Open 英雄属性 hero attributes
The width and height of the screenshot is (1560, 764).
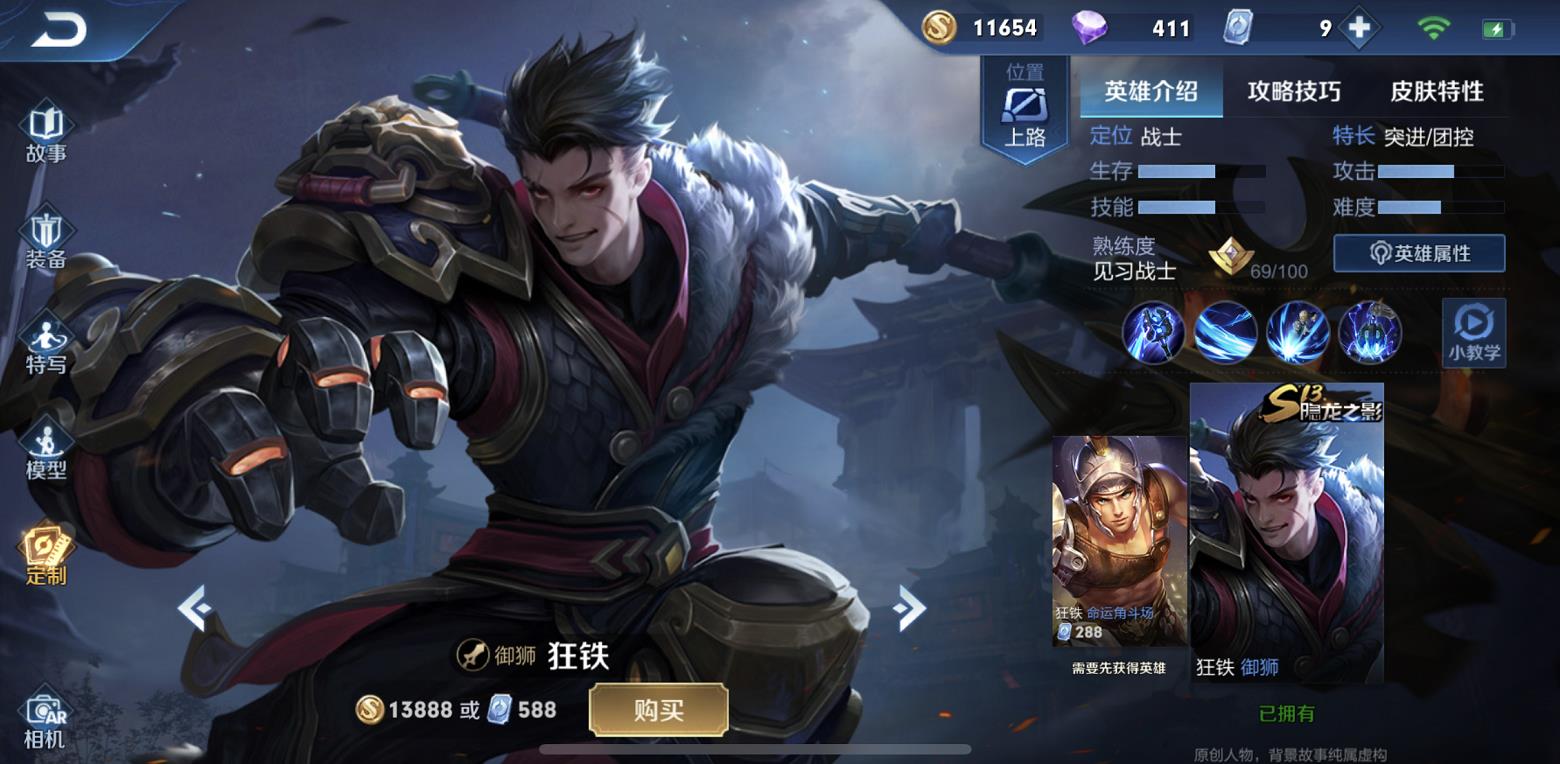[x=1418, y=253]
